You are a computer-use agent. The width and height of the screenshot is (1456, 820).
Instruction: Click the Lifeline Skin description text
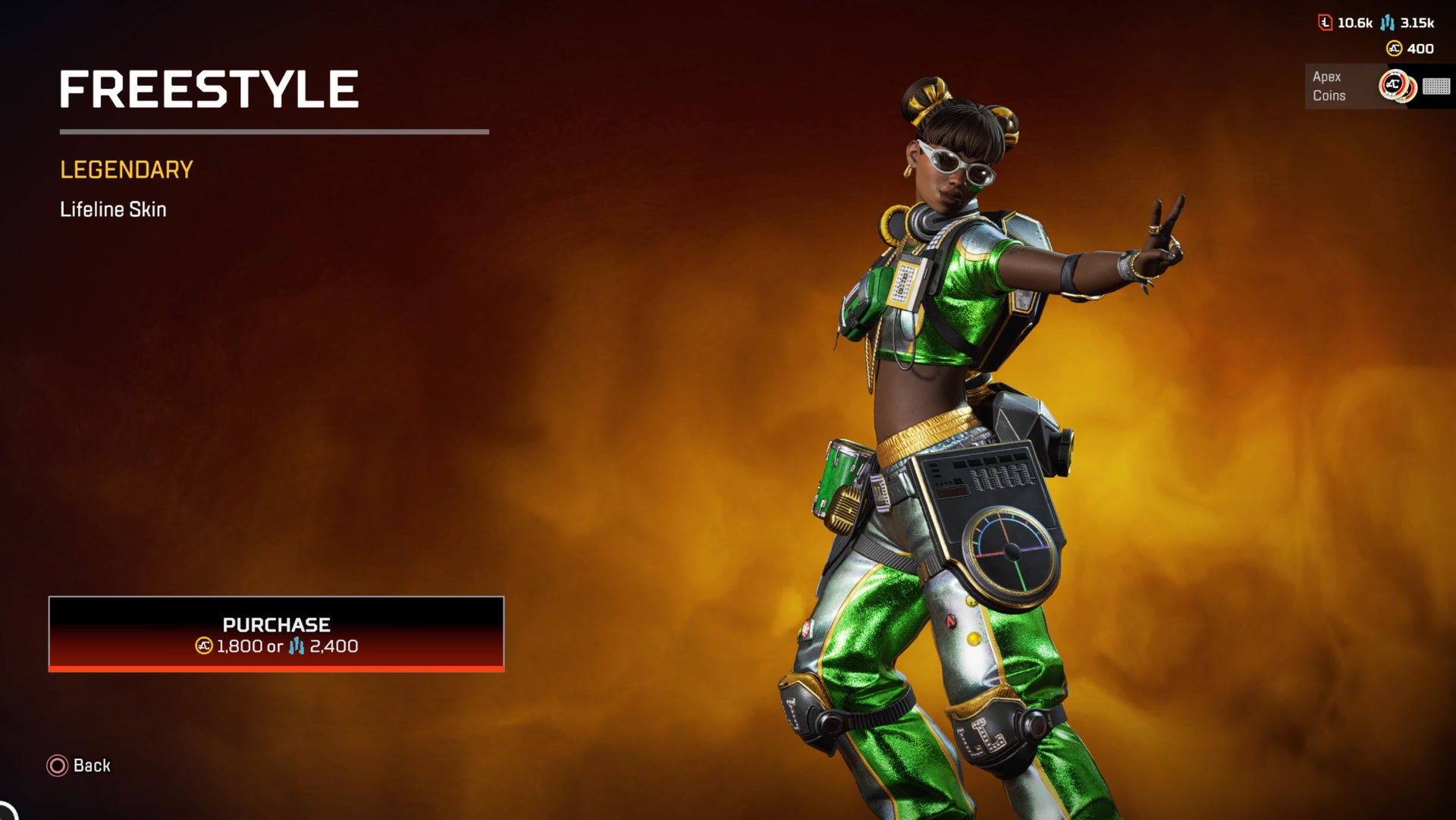113,209
